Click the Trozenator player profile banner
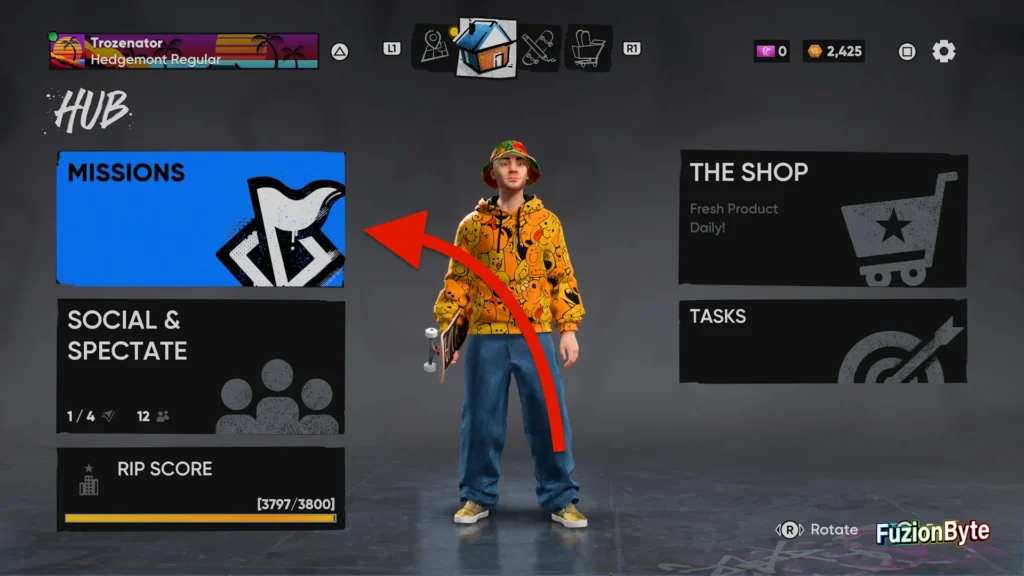This screenshot has height=576, width=1024. pyautogui.click(x=184, y=51)
